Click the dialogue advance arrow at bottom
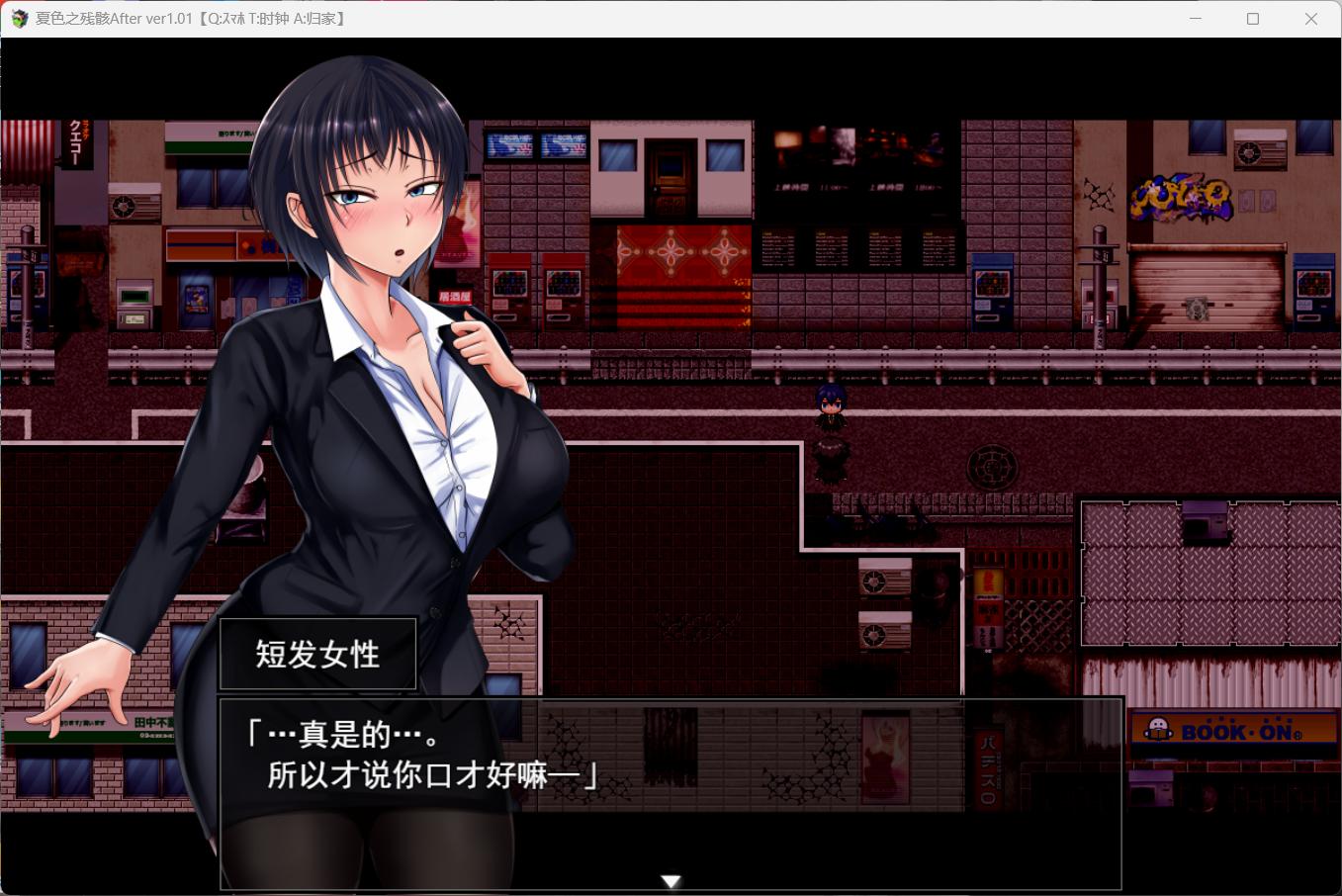Viewport: 1342px width, 896px height. pyautogui.click(x=671, y=880)
